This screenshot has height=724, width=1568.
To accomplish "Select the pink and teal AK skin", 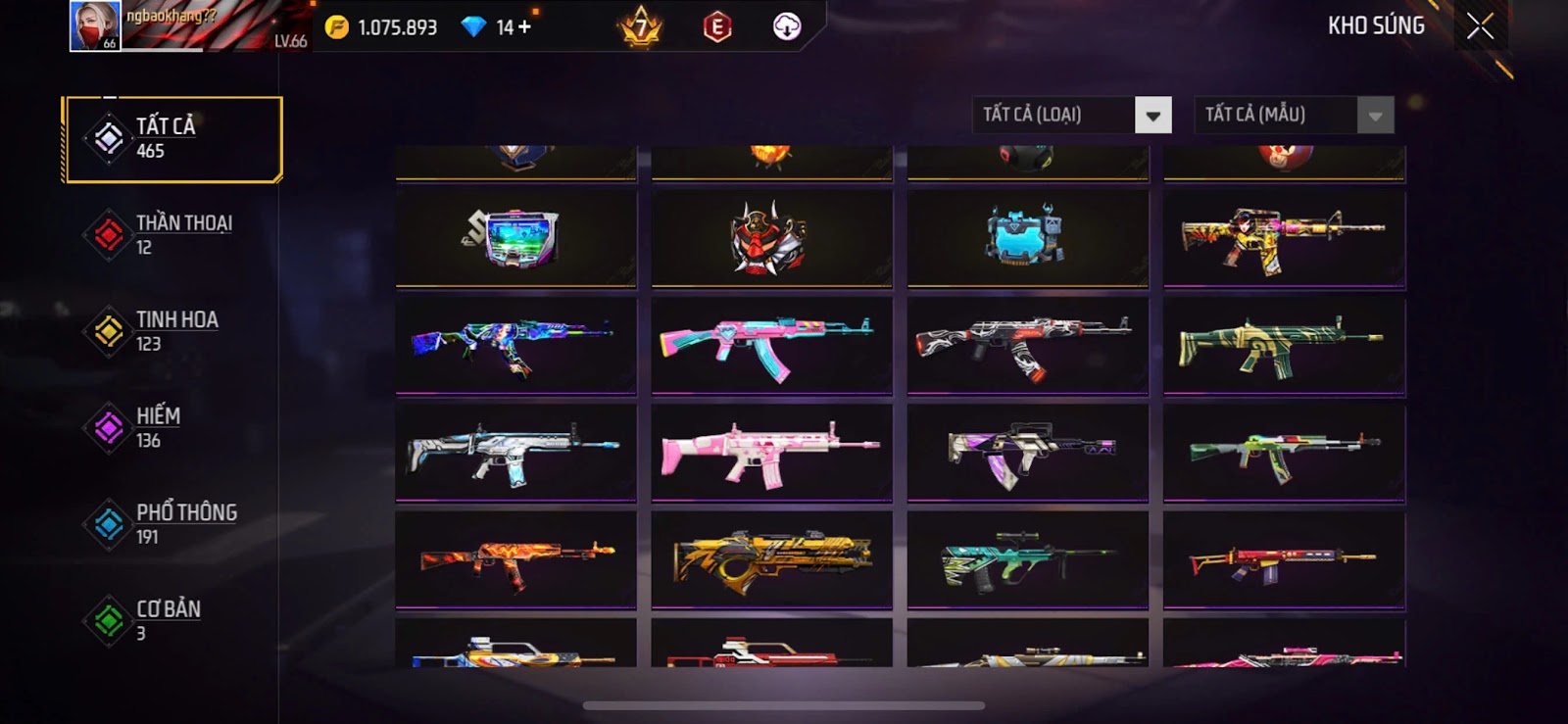I will 771,346.
